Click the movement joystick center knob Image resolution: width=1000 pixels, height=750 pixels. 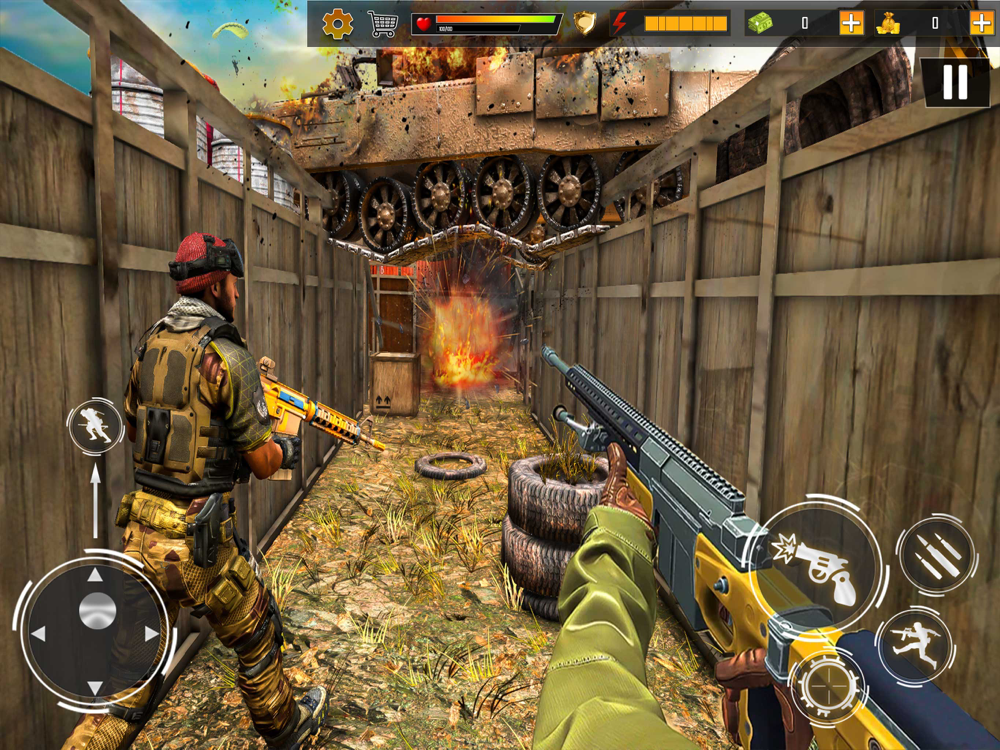tap(96, 611)
